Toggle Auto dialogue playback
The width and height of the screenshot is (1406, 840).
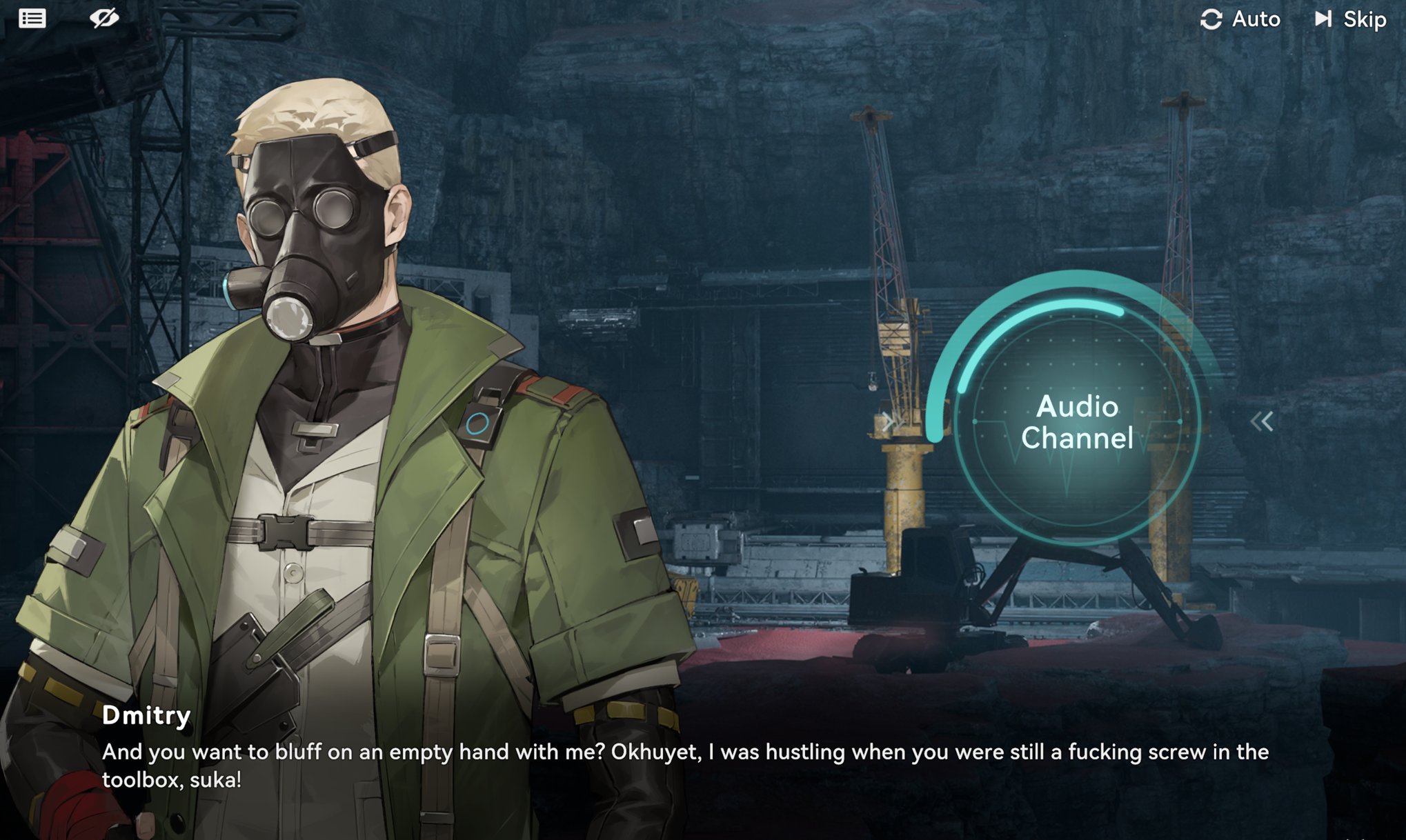[1240, 19]
